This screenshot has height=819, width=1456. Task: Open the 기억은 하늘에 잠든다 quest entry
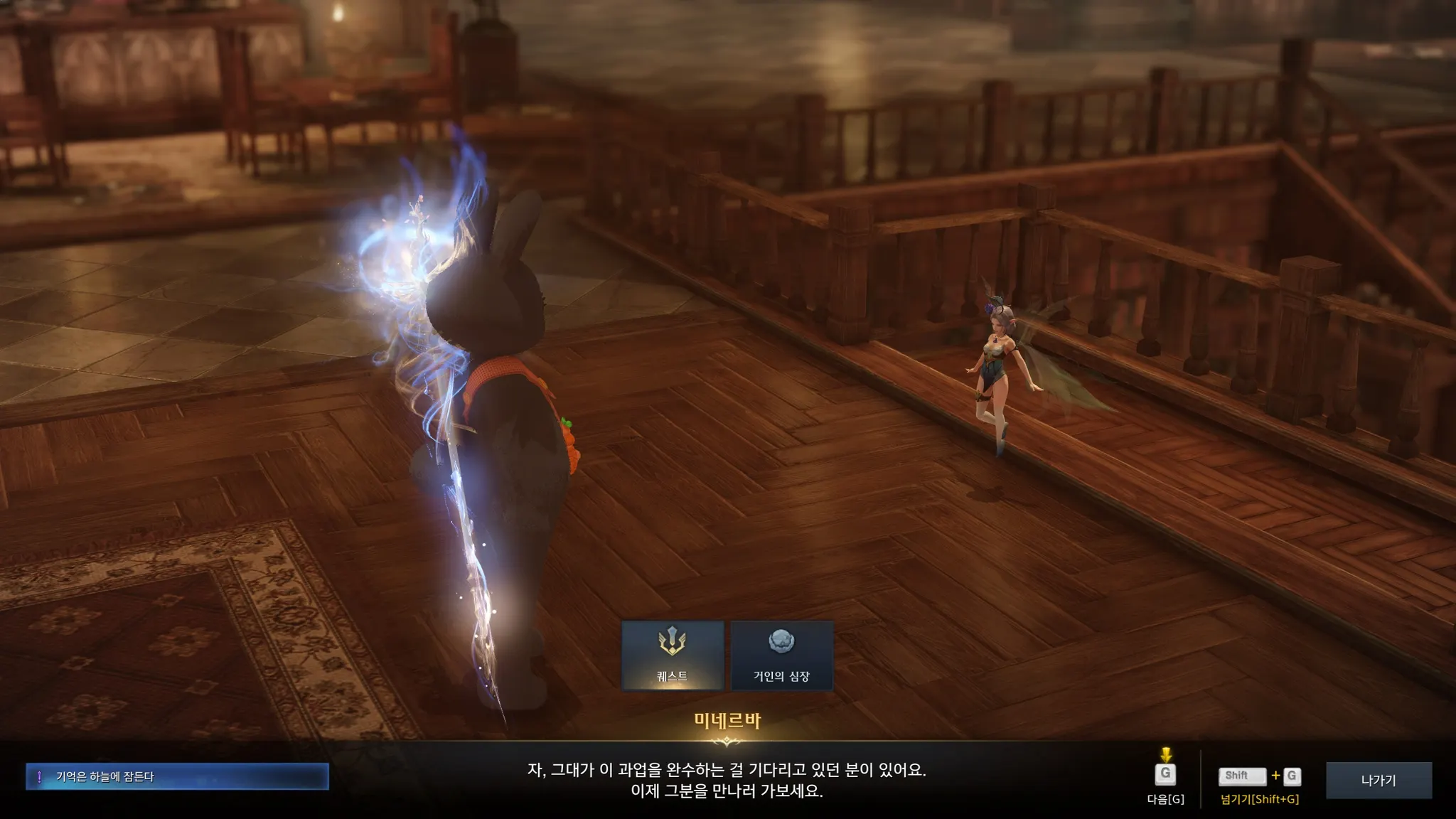coord(177,776)
